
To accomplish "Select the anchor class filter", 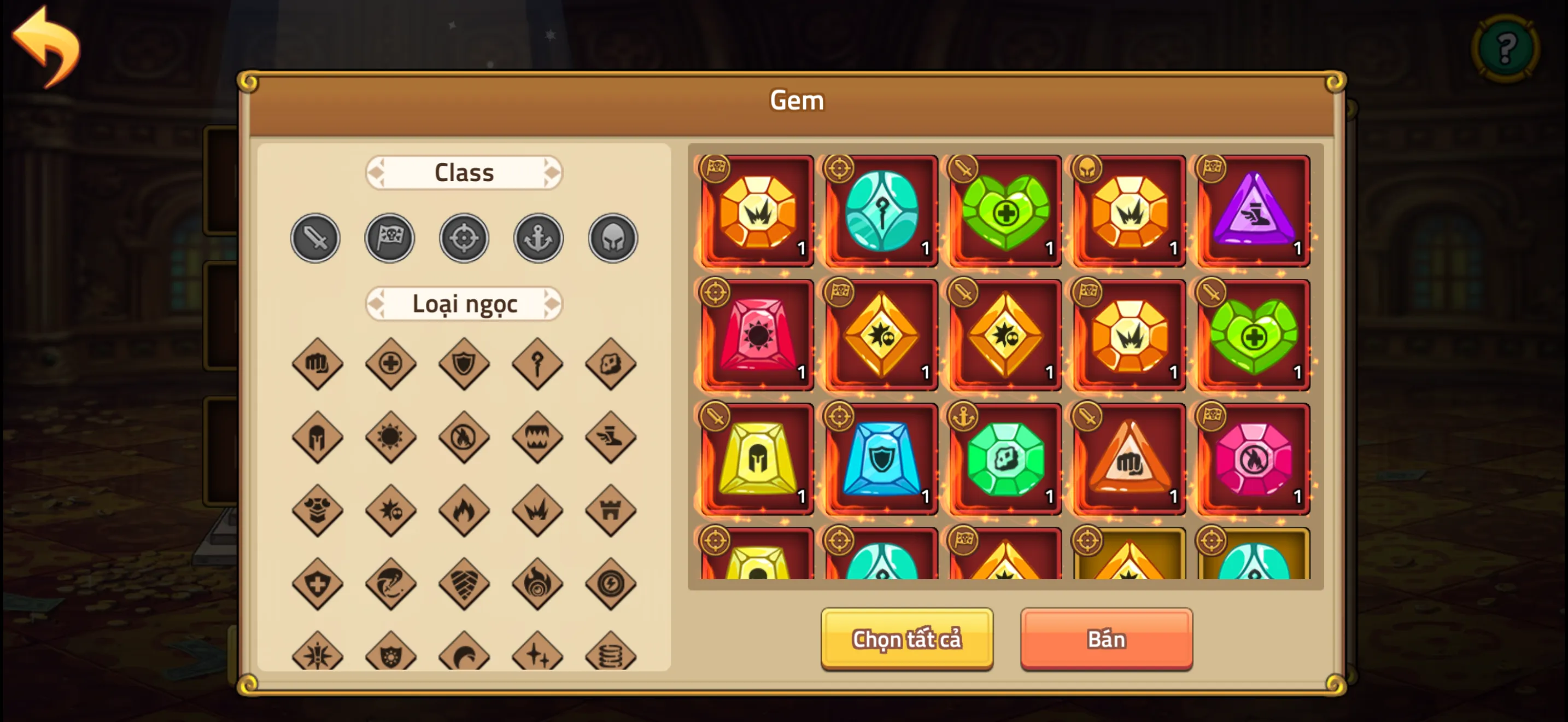I will pos(538,238).
